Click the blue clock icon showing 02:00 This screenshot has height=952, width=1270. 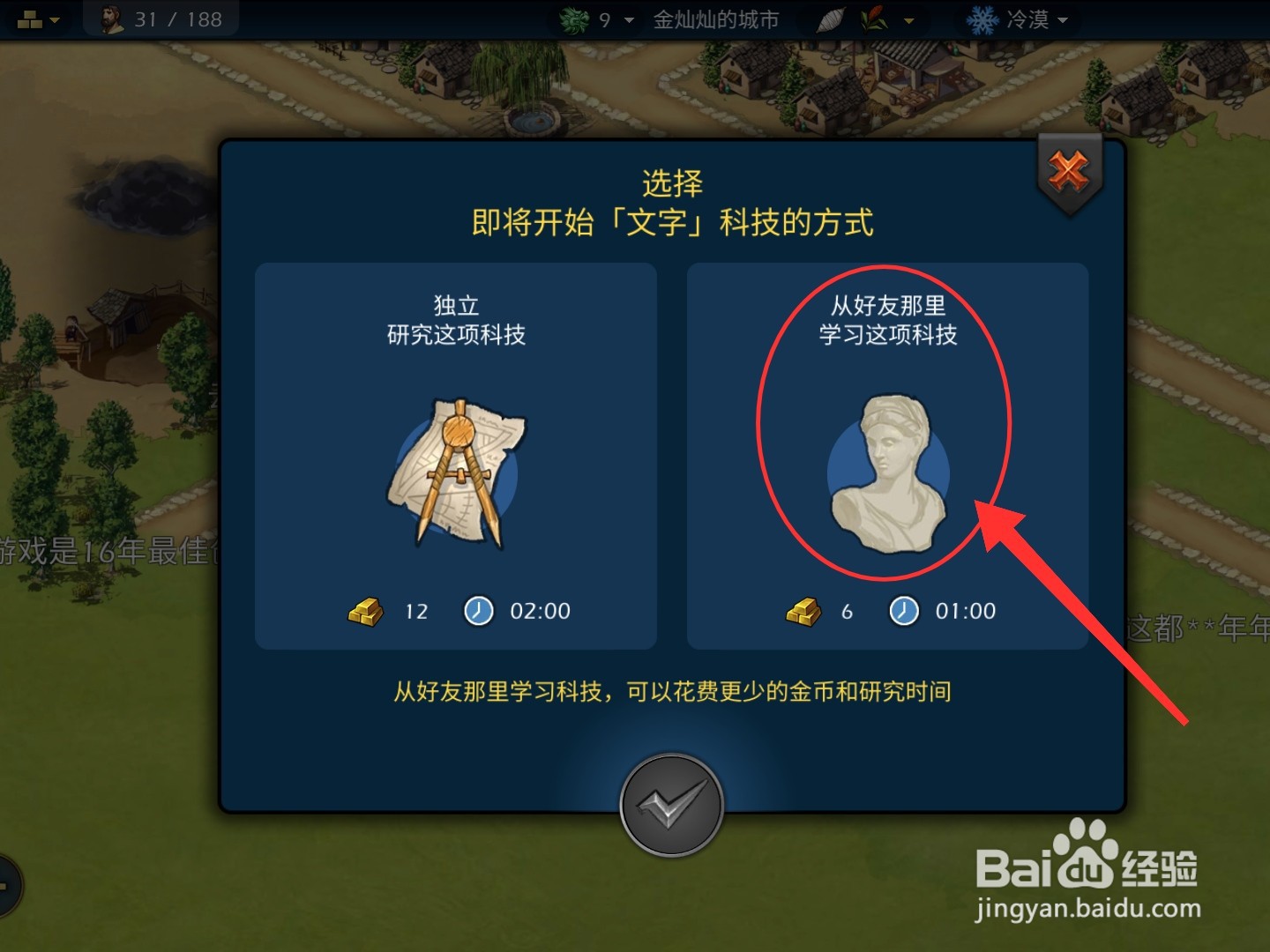[x=477, y=610]
